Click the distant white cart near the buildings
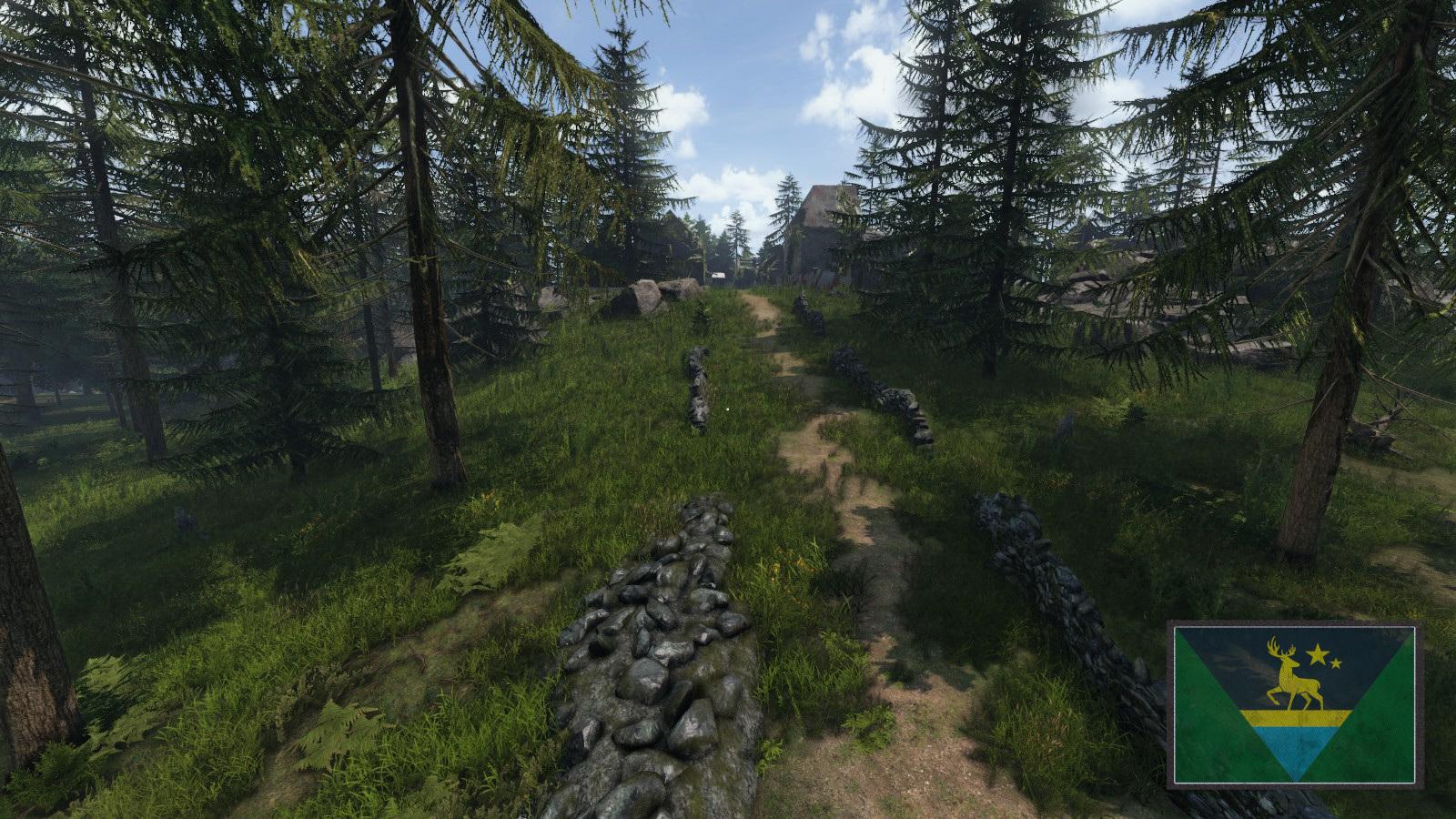This screenshot has width=1456, height=819. coord(718,275)
